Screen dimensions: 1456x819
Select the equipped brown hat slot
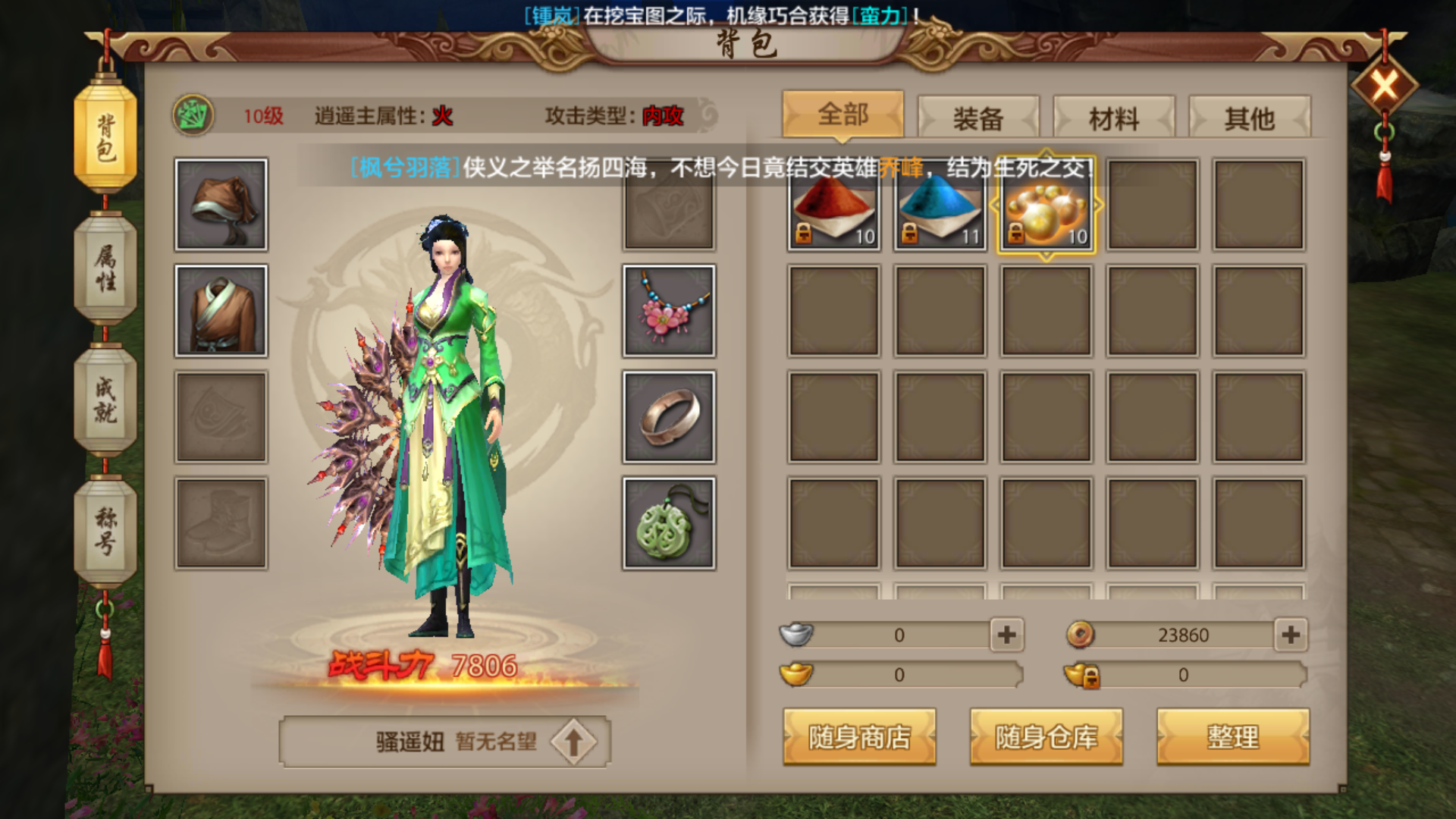(221, 205)
